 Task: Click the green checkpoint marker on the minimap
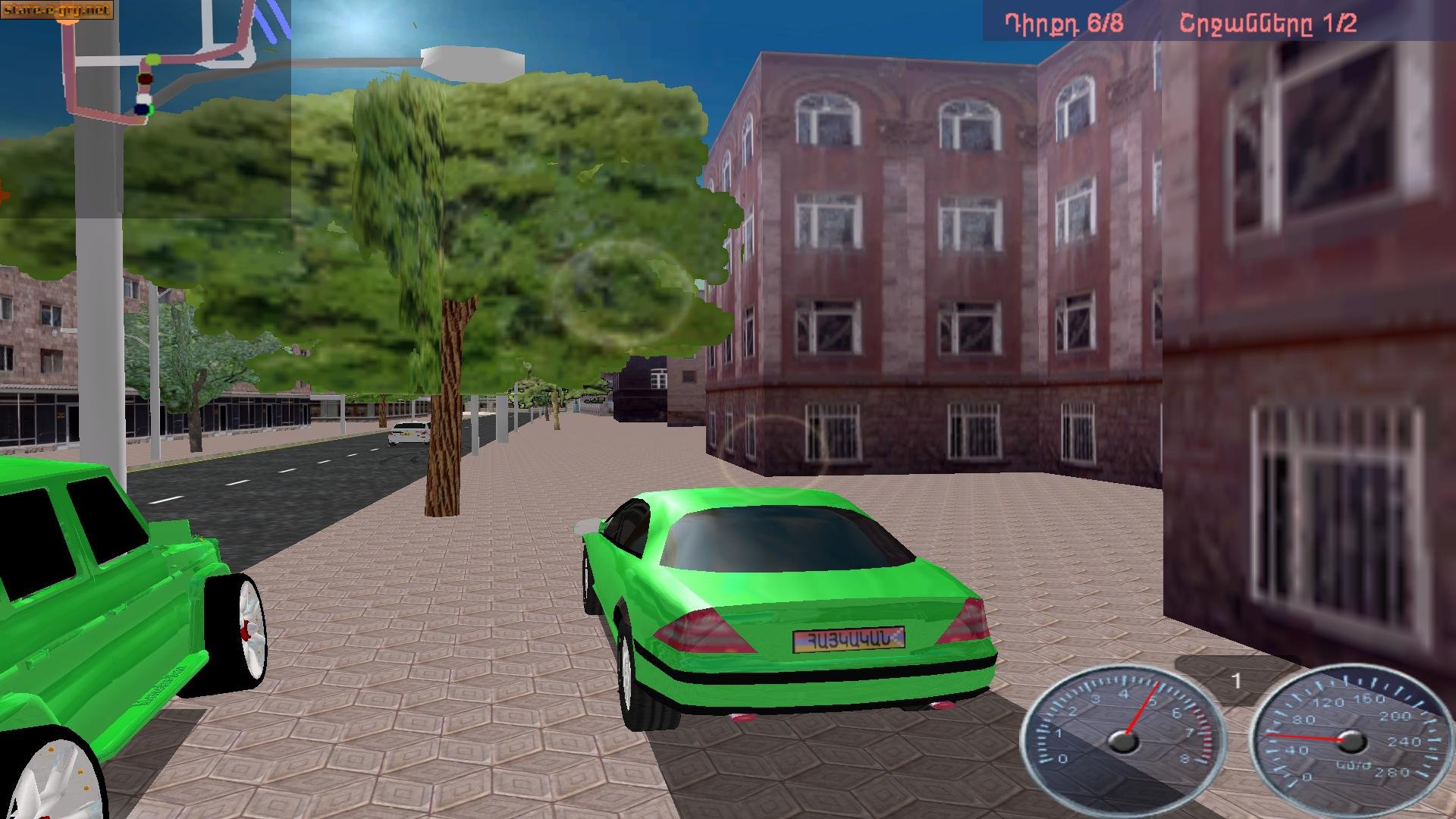point(152,59)
